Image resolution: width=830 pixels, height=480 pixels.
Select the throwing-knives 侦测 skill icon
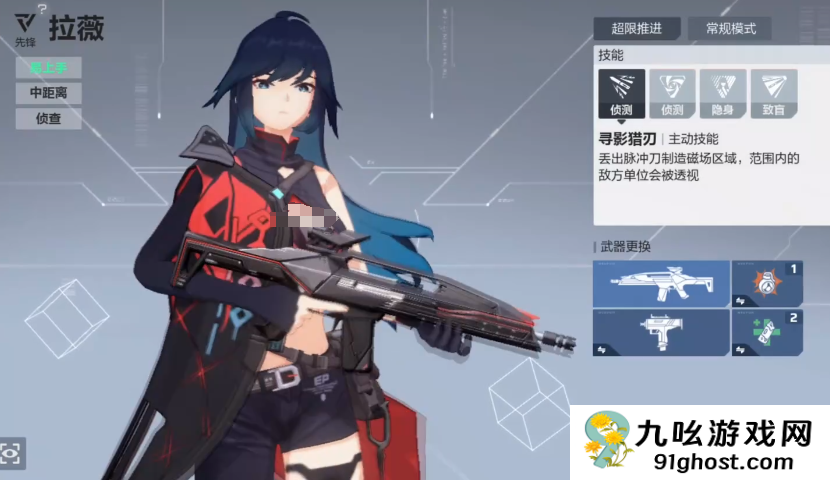tap(621, 92)
